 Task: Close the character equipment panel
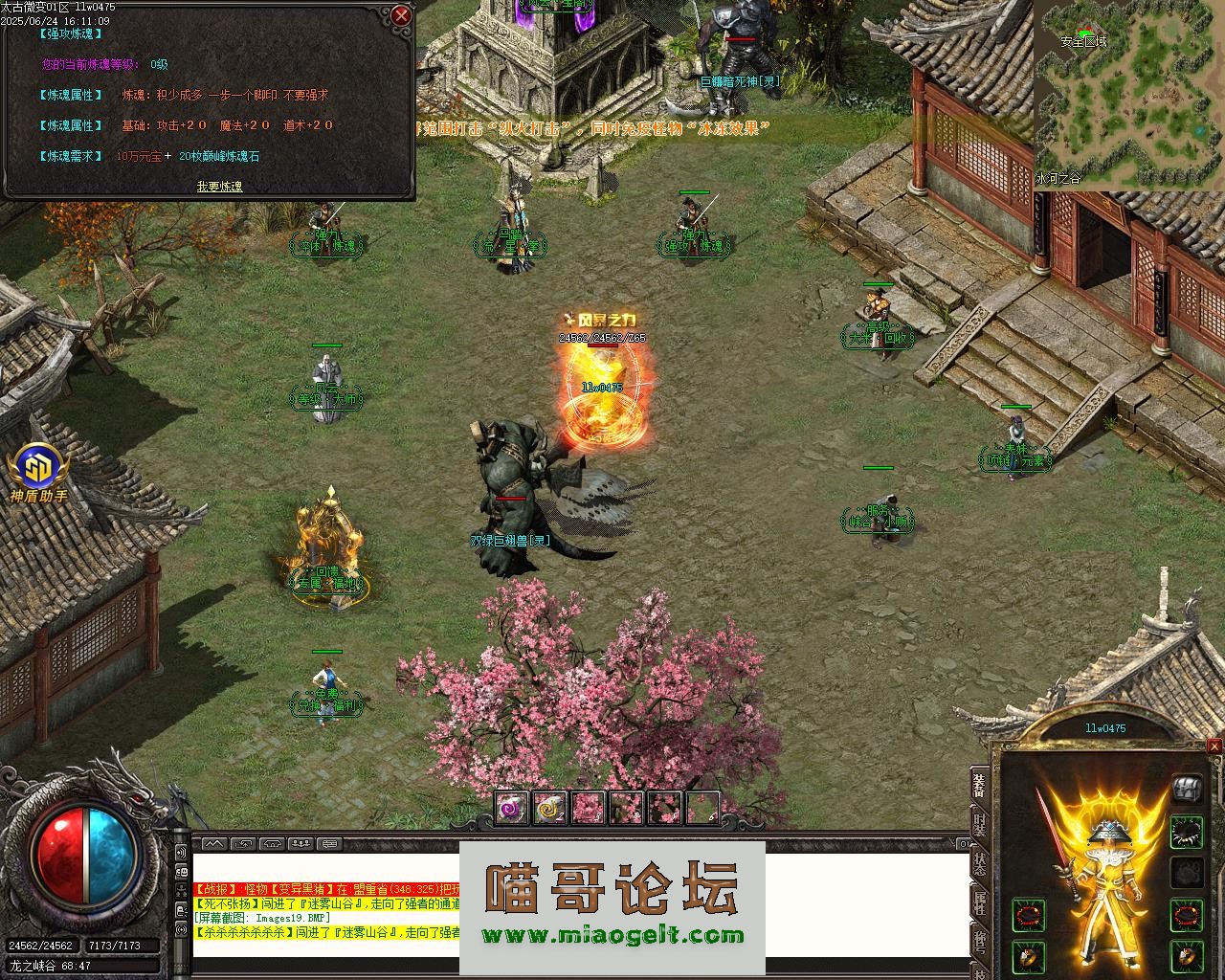[1214, 746]
